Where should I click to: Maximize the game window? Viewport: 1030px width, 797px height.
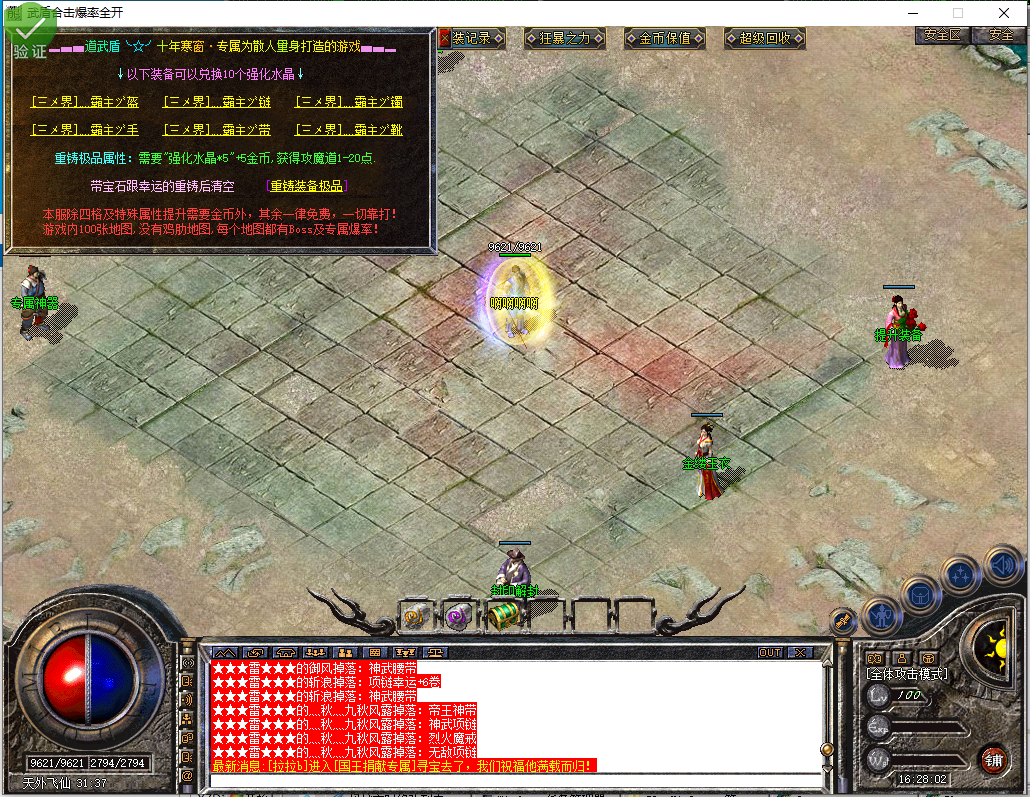tap(958, 13)
